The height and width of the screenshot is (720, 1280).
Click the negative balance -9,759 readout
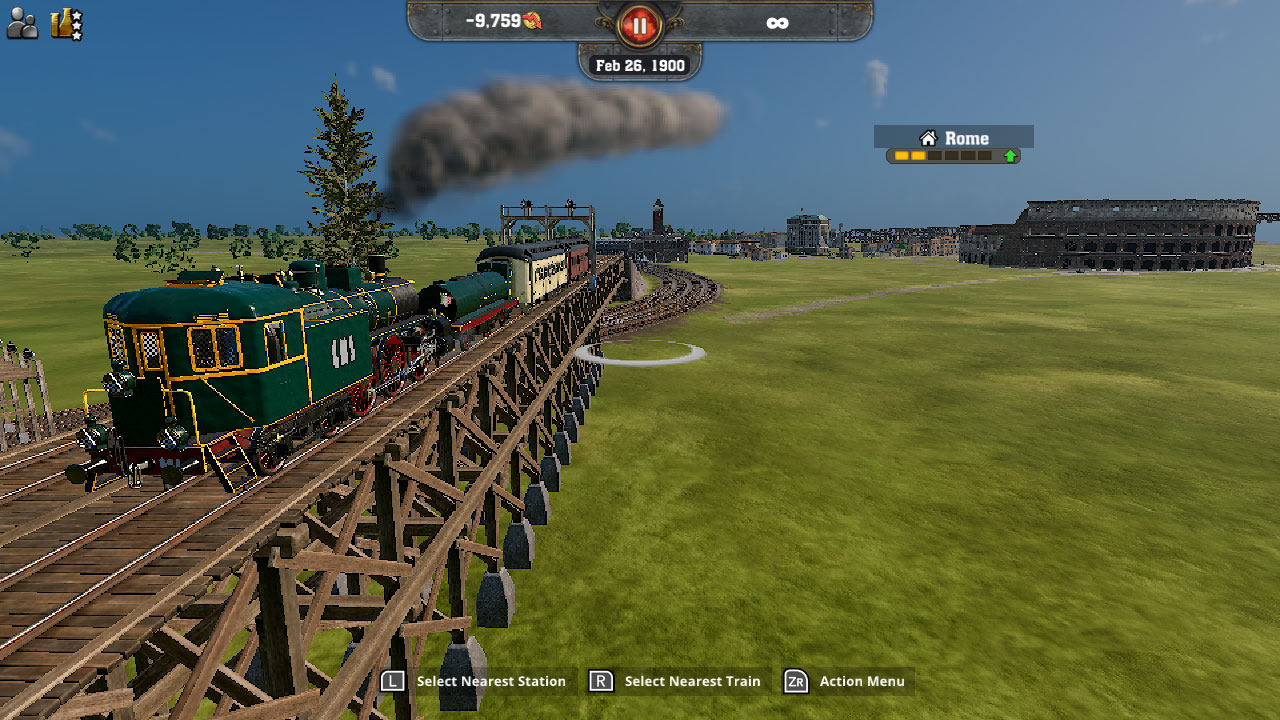click(493, 19)
